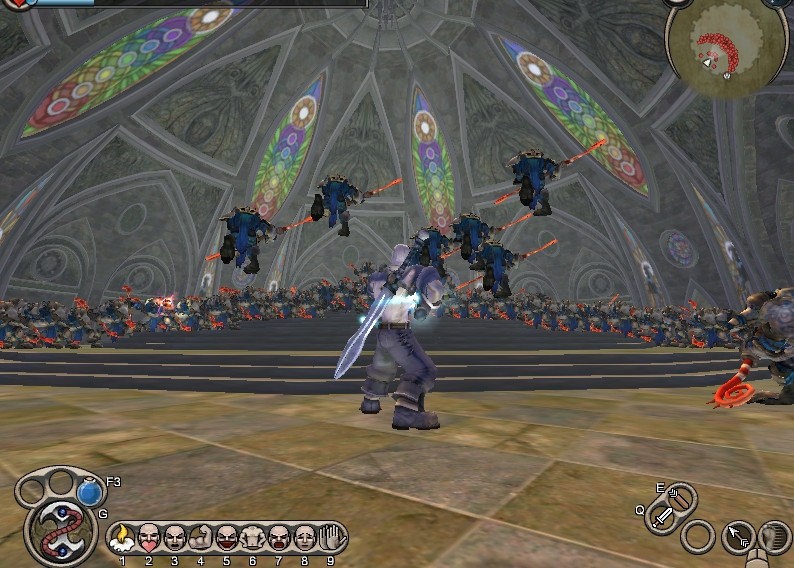Select the candle flame slot numbered 1
The height and width of the screenshot is (568, 794).
tap(122, 539)
